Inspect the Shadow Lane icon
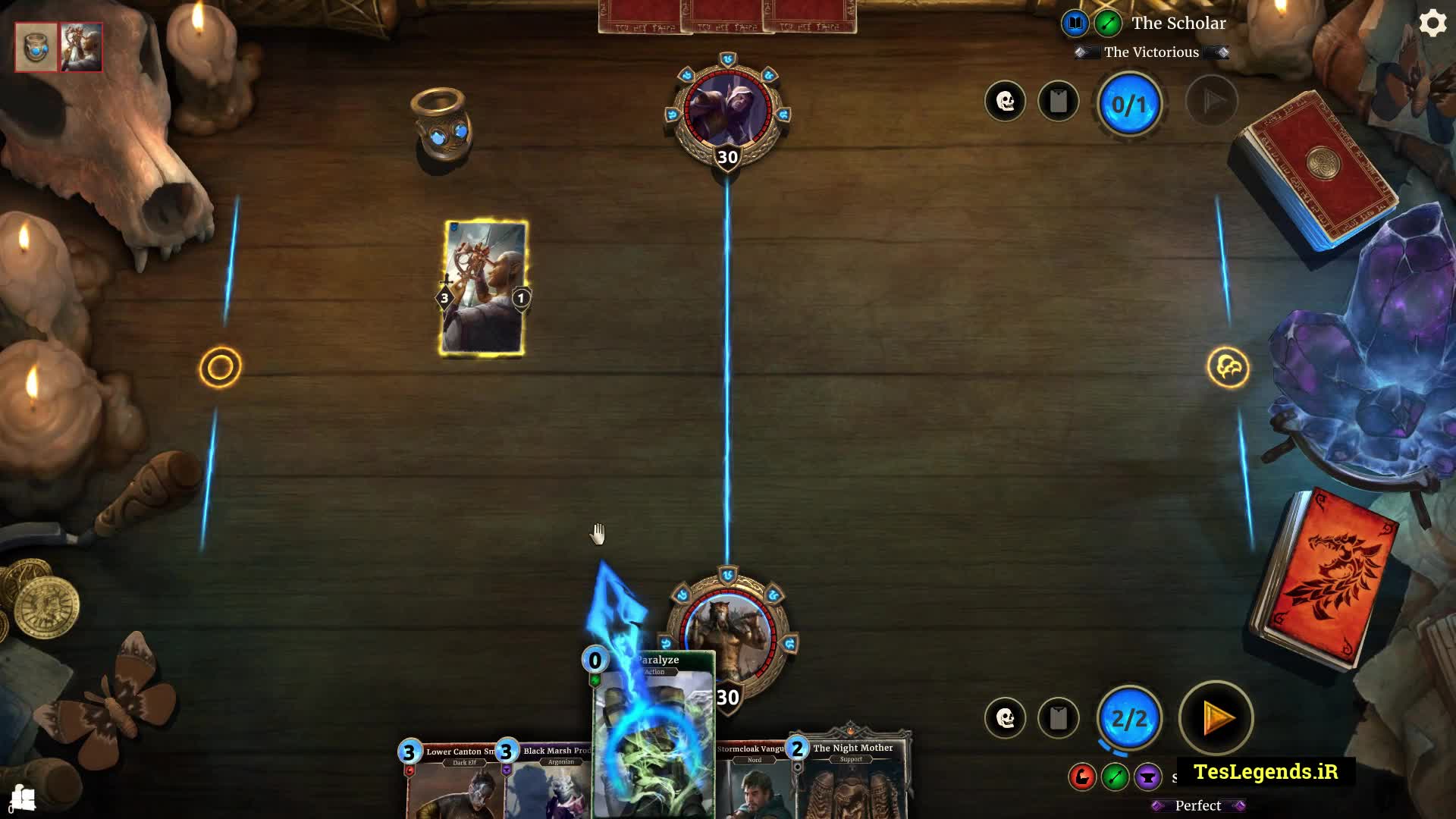 point(1228,368)
